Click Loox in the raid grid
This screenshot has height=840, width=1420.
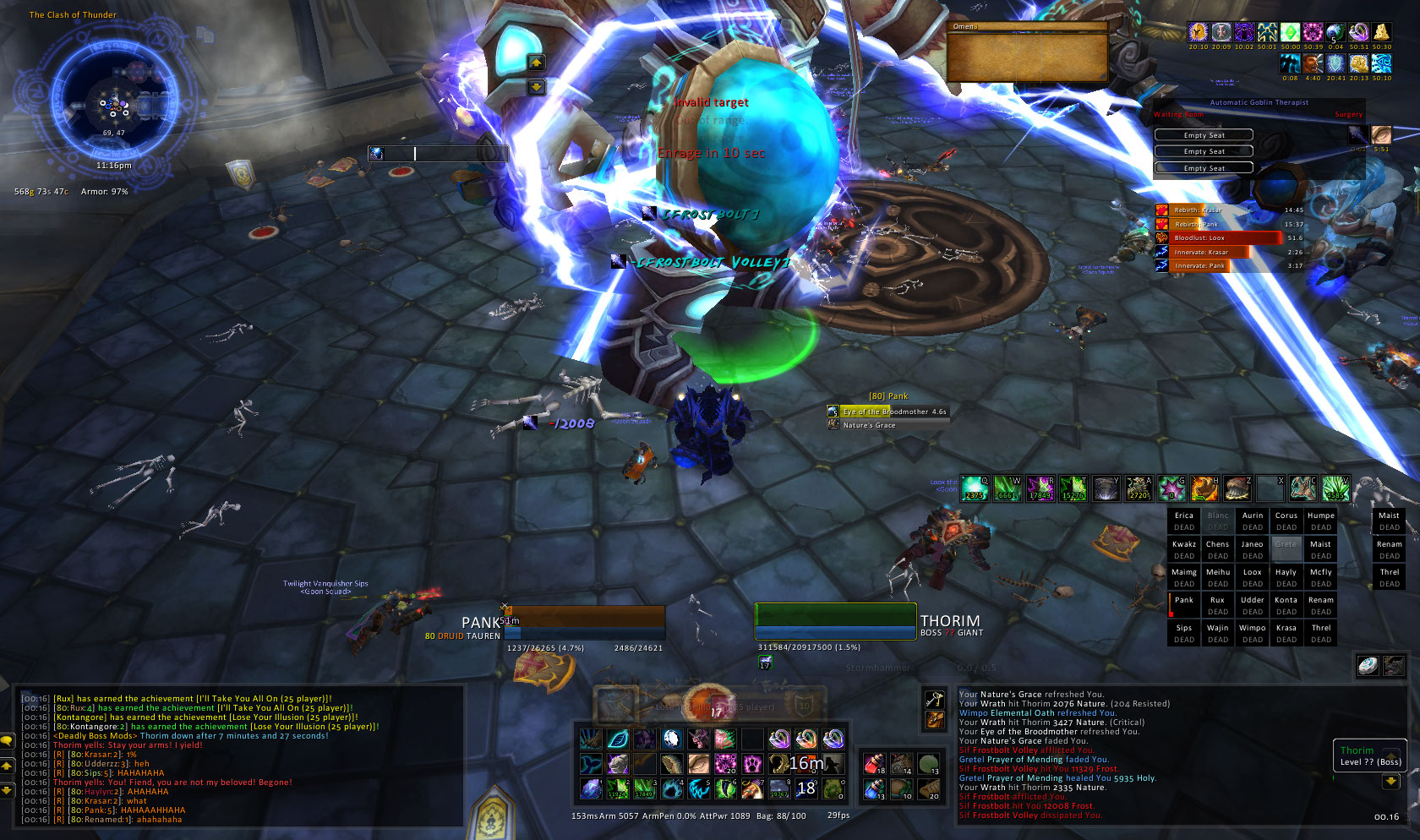(x=1252, y=577)
